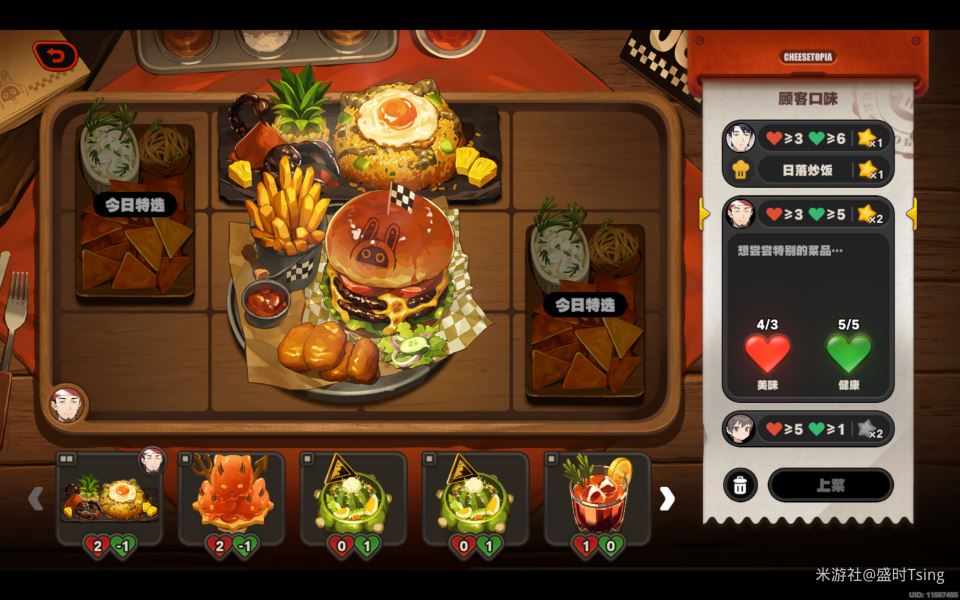Show next dishes with the right arrow
This screenshot has width=960, height=600.
coord(667,498)
